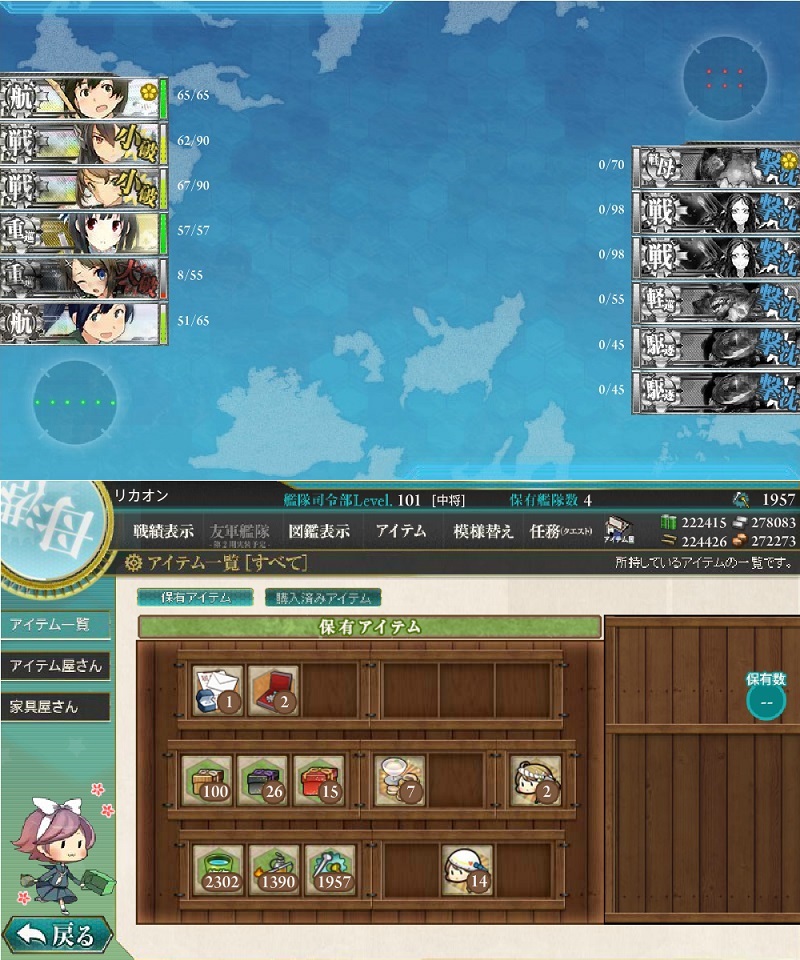800x960 pixels.
Task: Select アイテム一覧 in the side menu
Action: 51,625
